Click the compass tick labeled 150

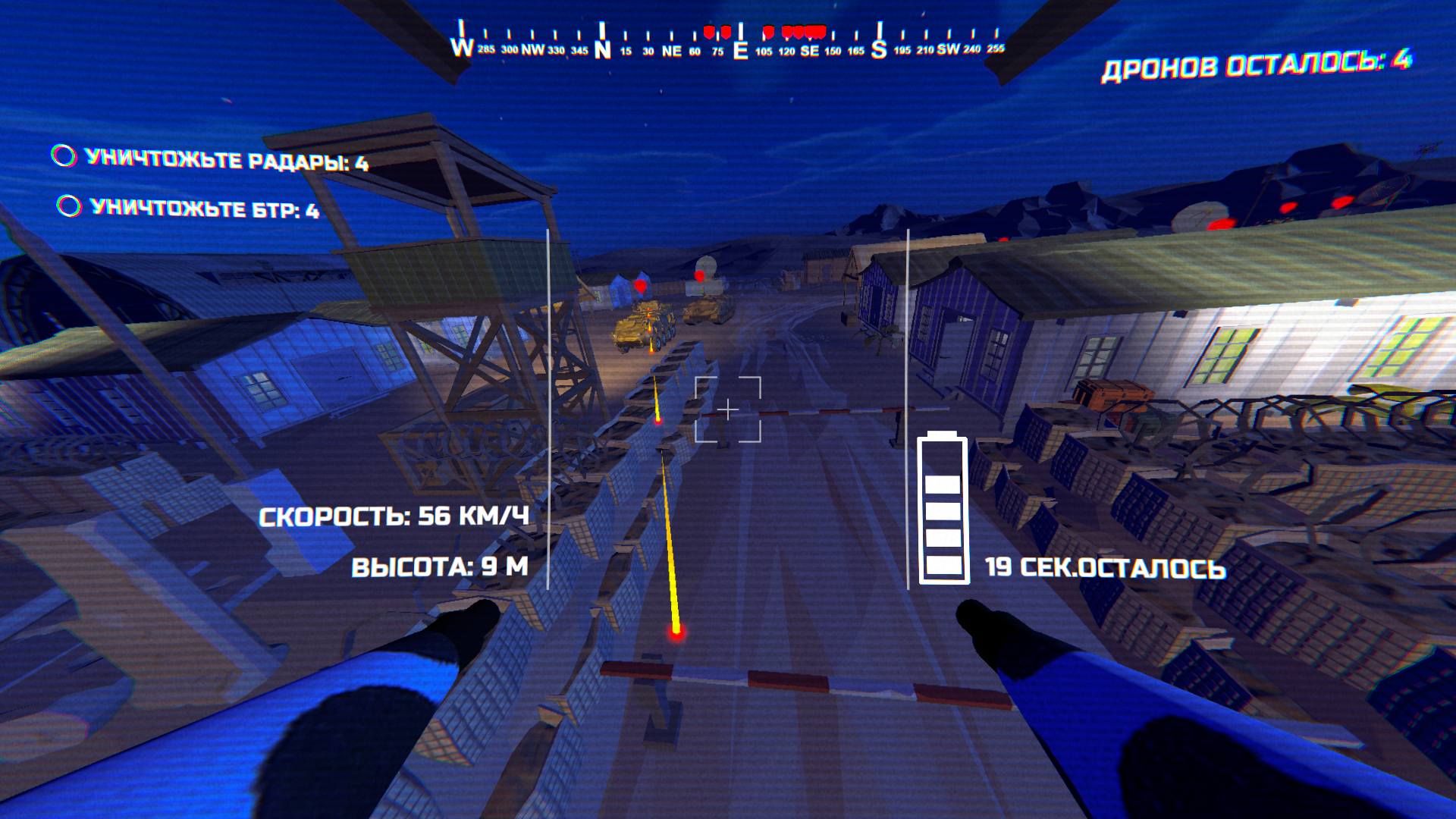pyautogui.click(x=833, y=52)
